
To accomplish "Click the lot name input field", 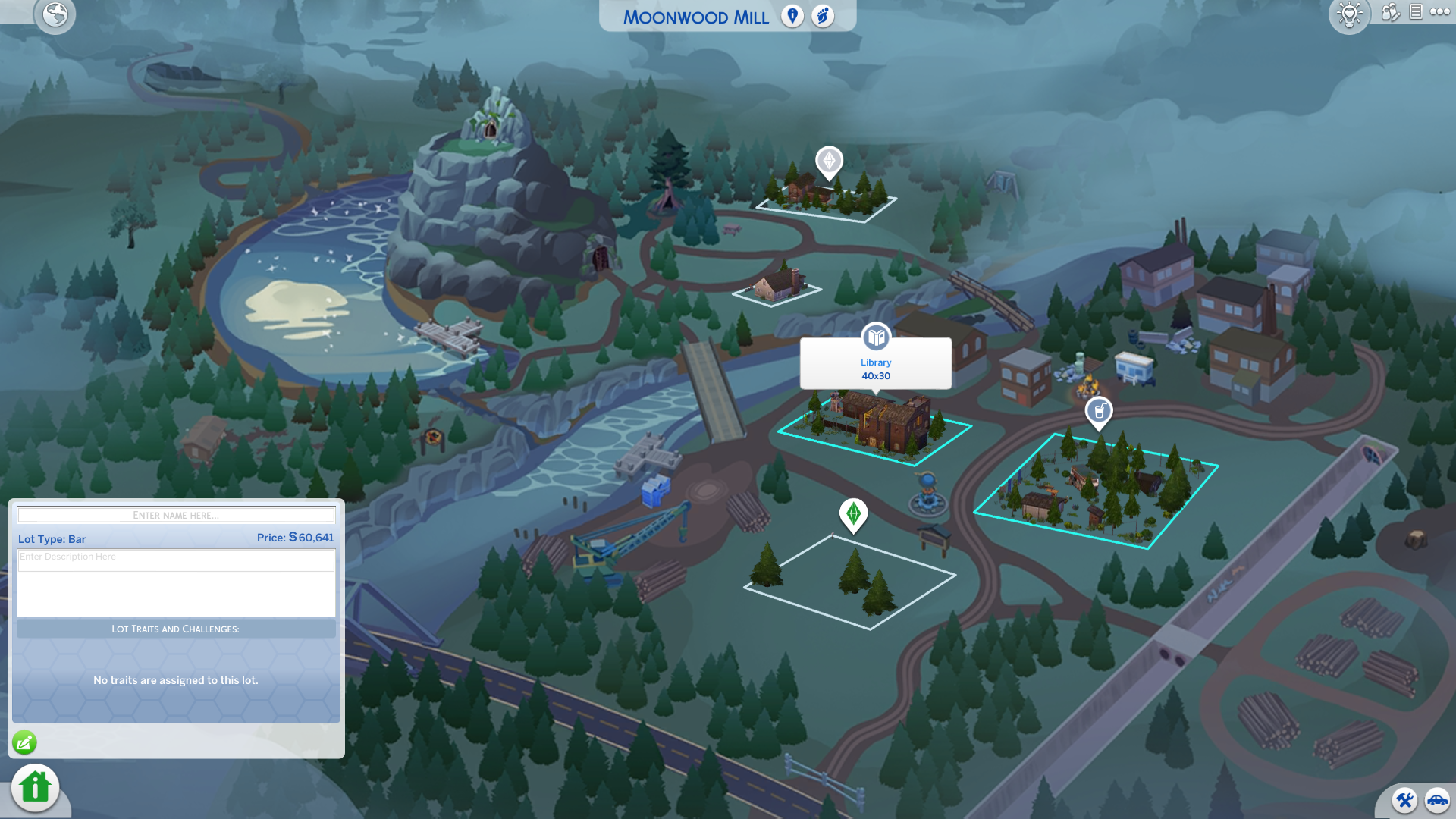I will pos(176,516).
